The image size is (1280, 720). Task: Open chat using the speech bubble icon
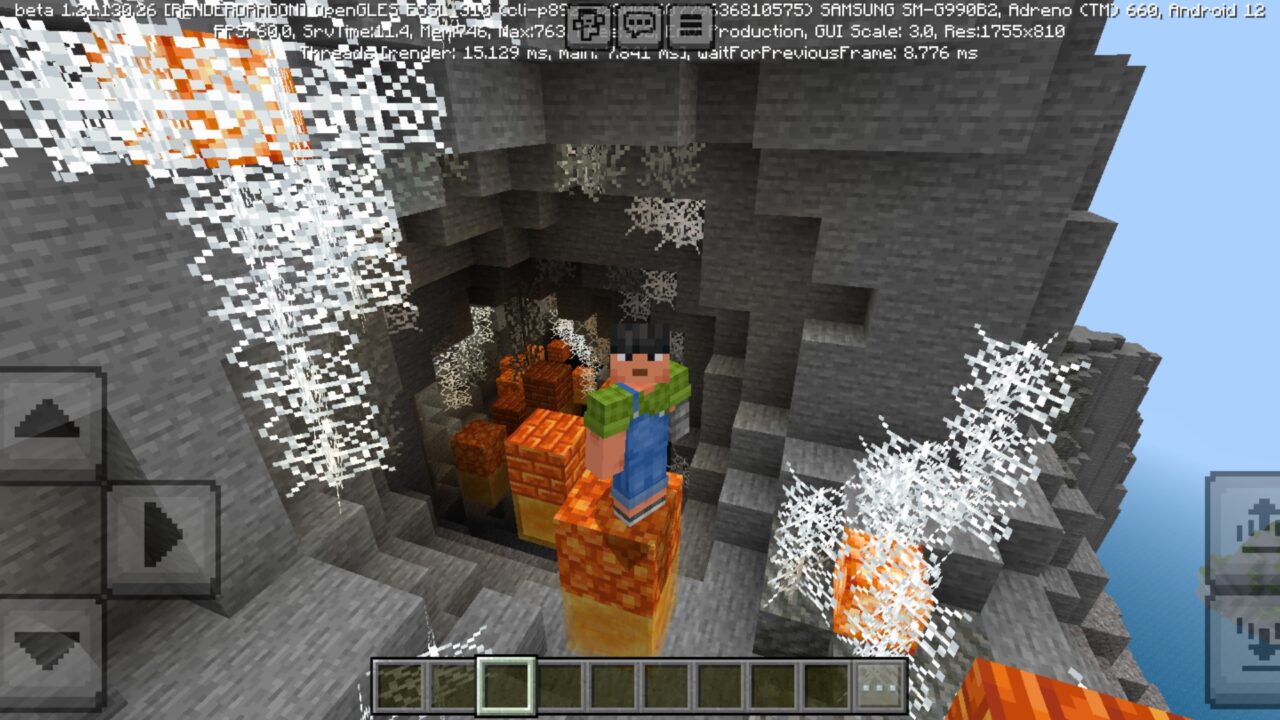click(640, 22)
